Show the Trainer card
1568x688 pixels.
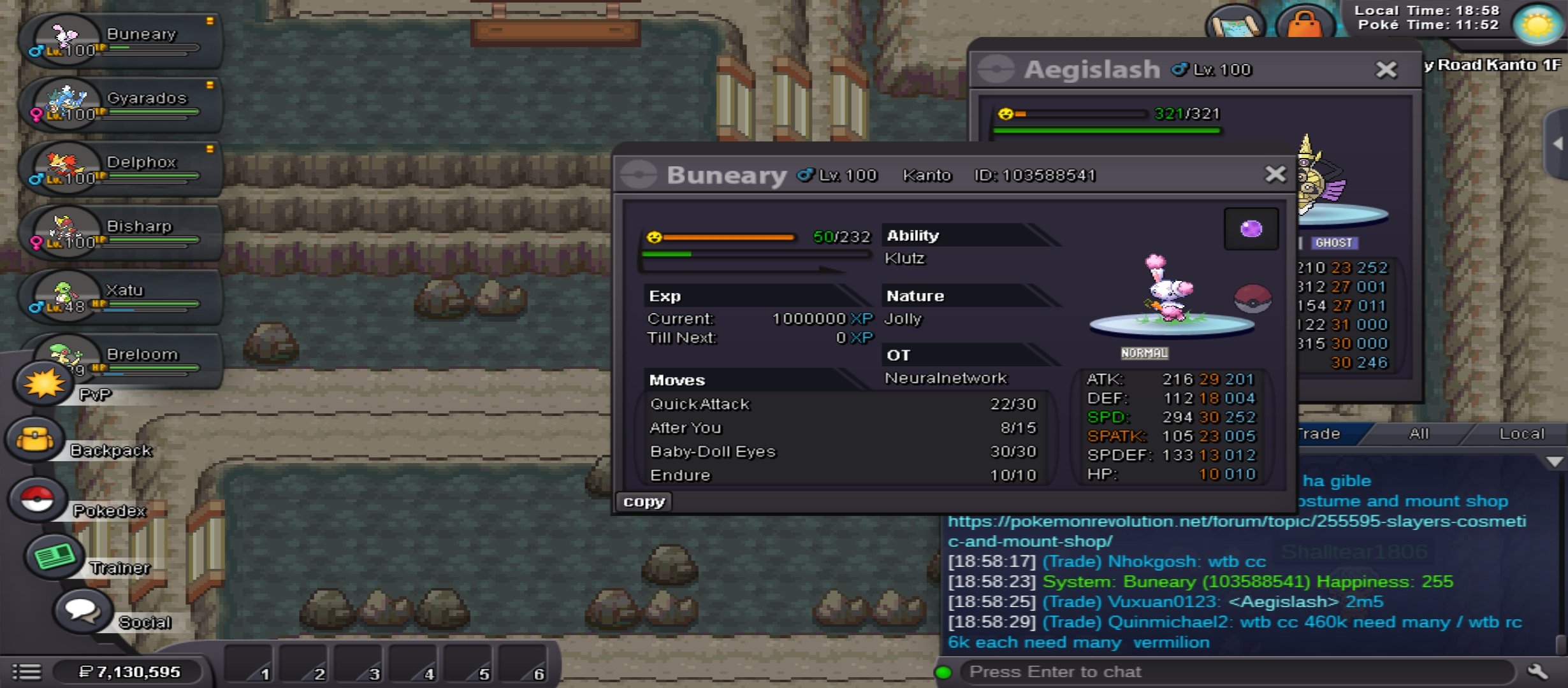click(55, 557)
